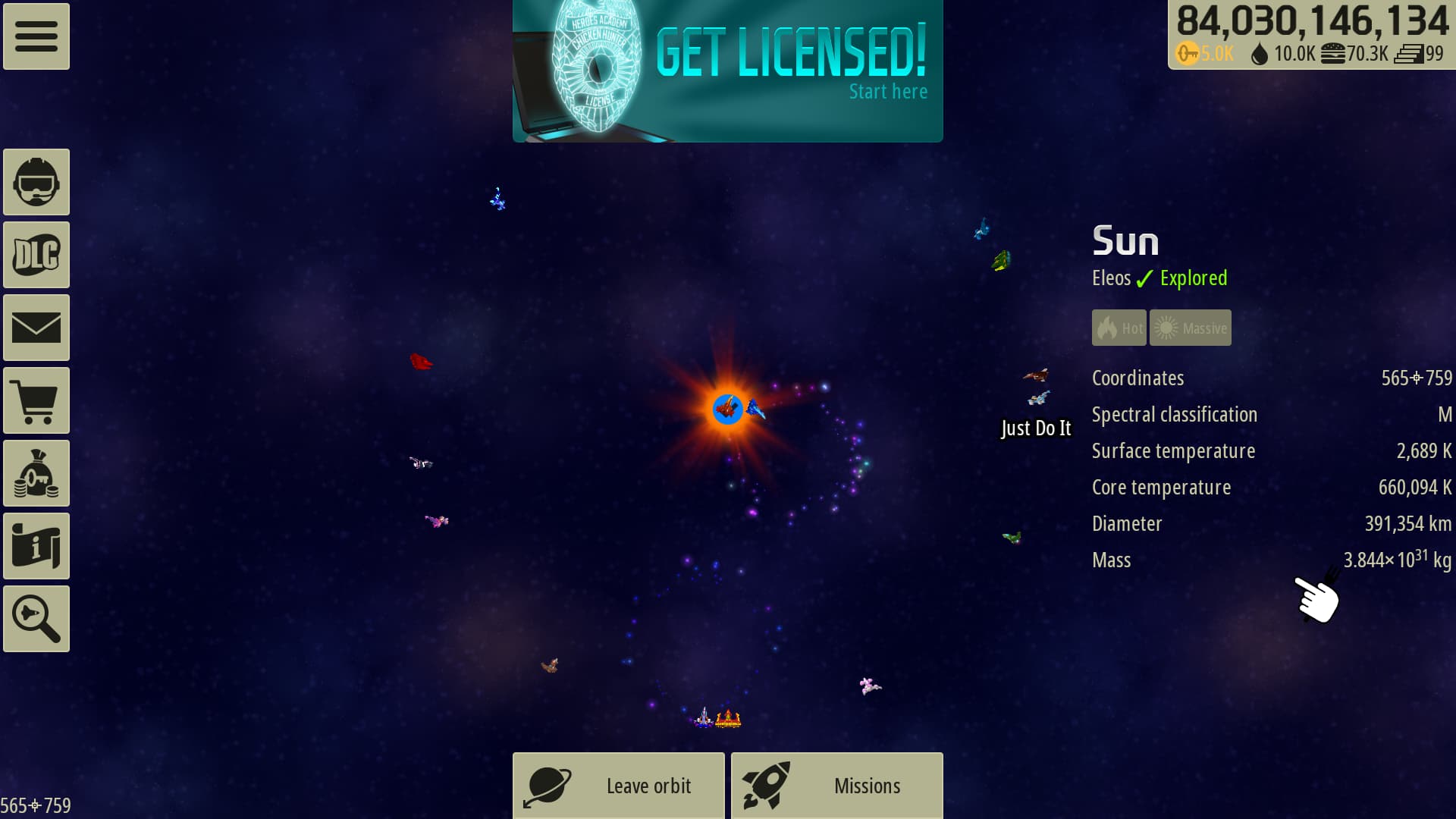The height and width of the screenshot is (819, 1456).
Task: Open the key currency resource panel
Action: 1206,54
